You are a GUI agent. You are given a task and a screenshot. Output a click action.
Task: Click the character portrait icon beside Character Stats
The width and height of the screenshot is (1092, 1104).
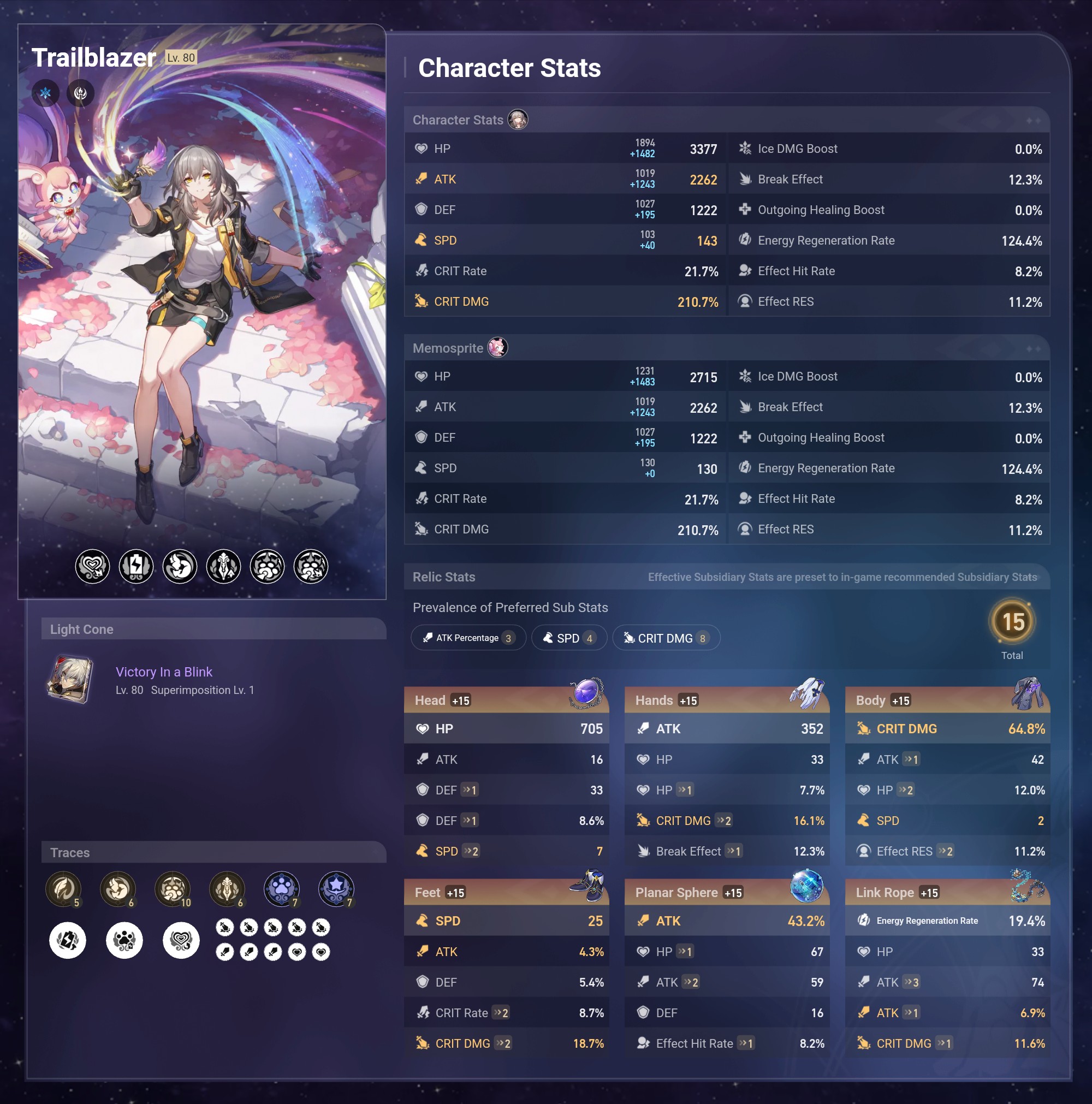click(519, 120)
